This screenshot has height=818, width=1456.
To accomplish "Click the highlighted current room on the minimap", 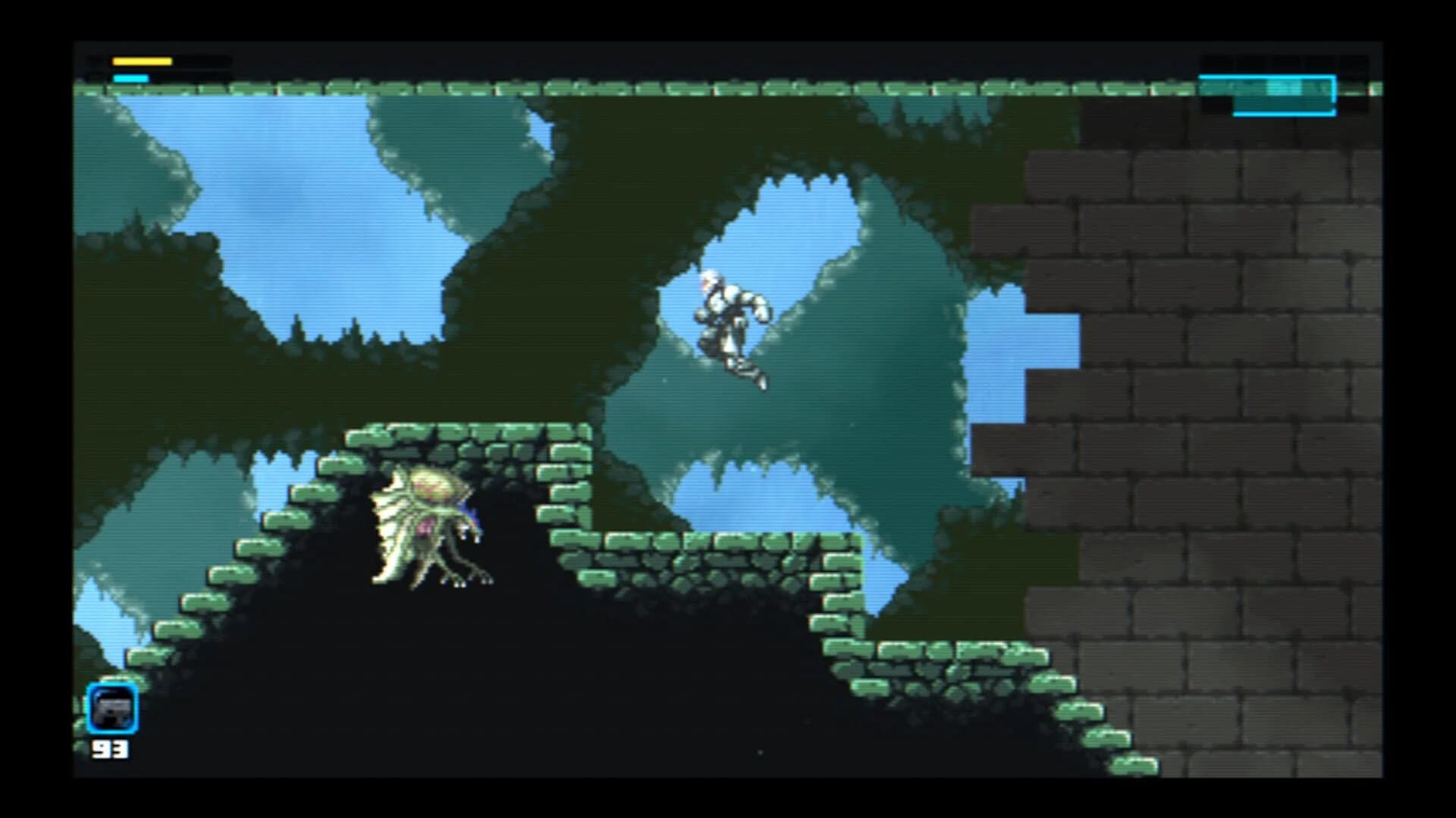I will (1266, 96).
